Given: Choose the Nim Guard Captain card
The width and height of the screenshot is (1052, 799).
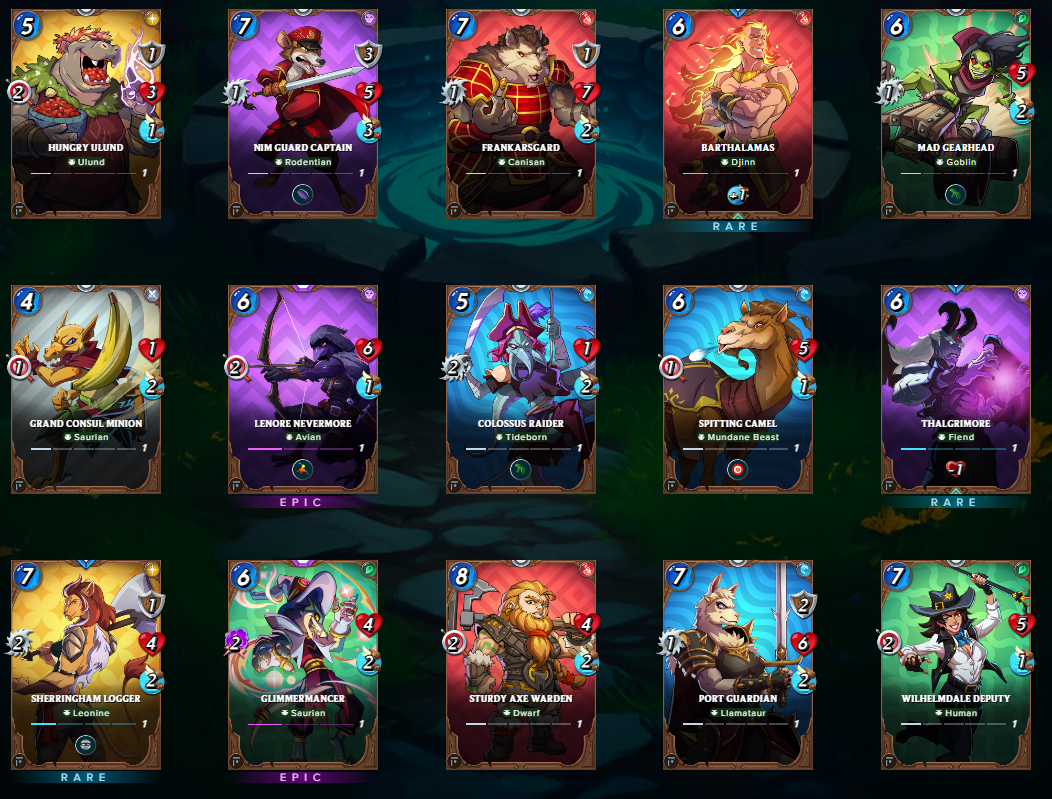Looking at the screenshot, I should (x=302, y=113).
